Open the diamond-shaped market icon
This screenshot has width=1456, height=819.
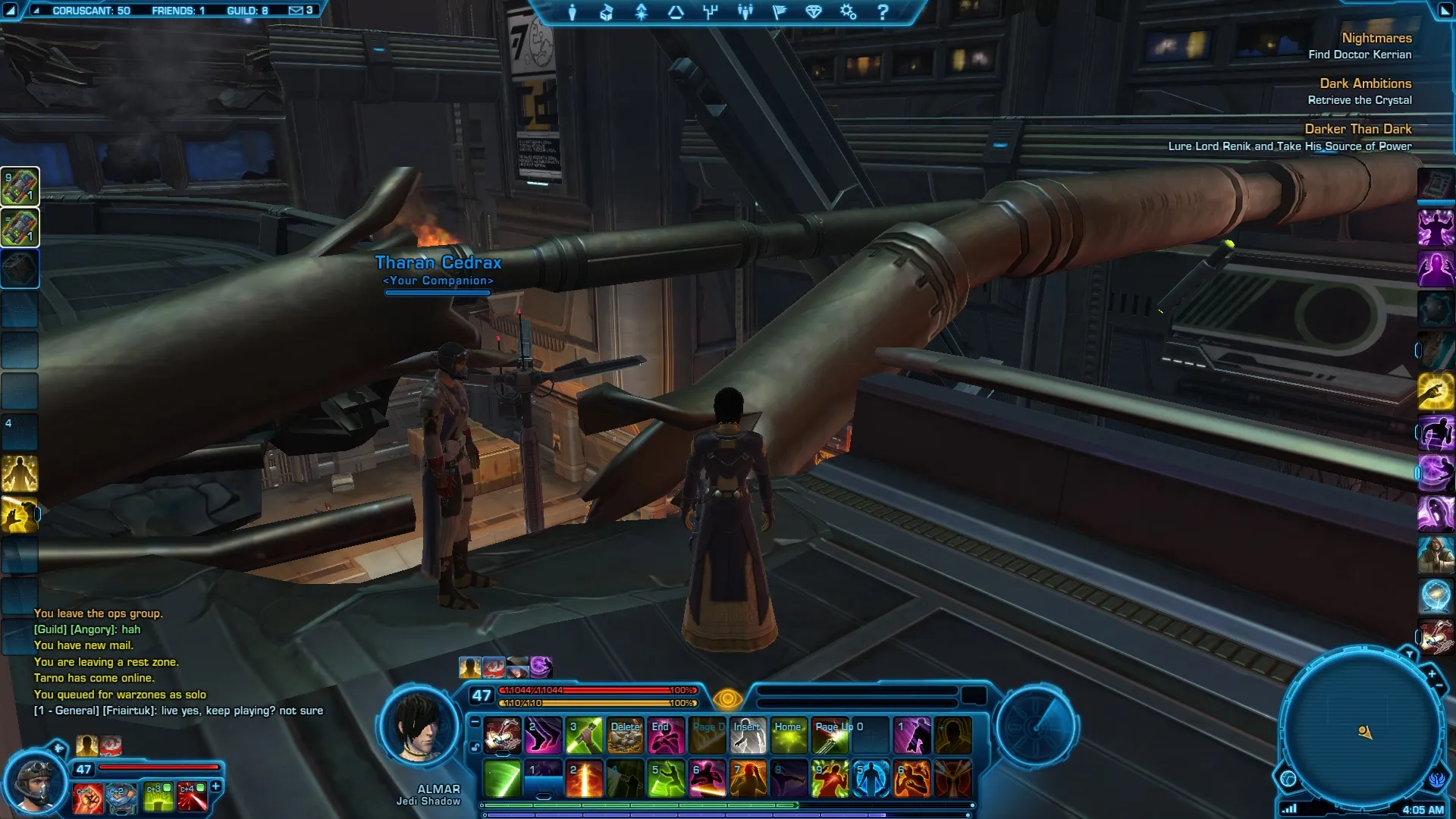814,12
